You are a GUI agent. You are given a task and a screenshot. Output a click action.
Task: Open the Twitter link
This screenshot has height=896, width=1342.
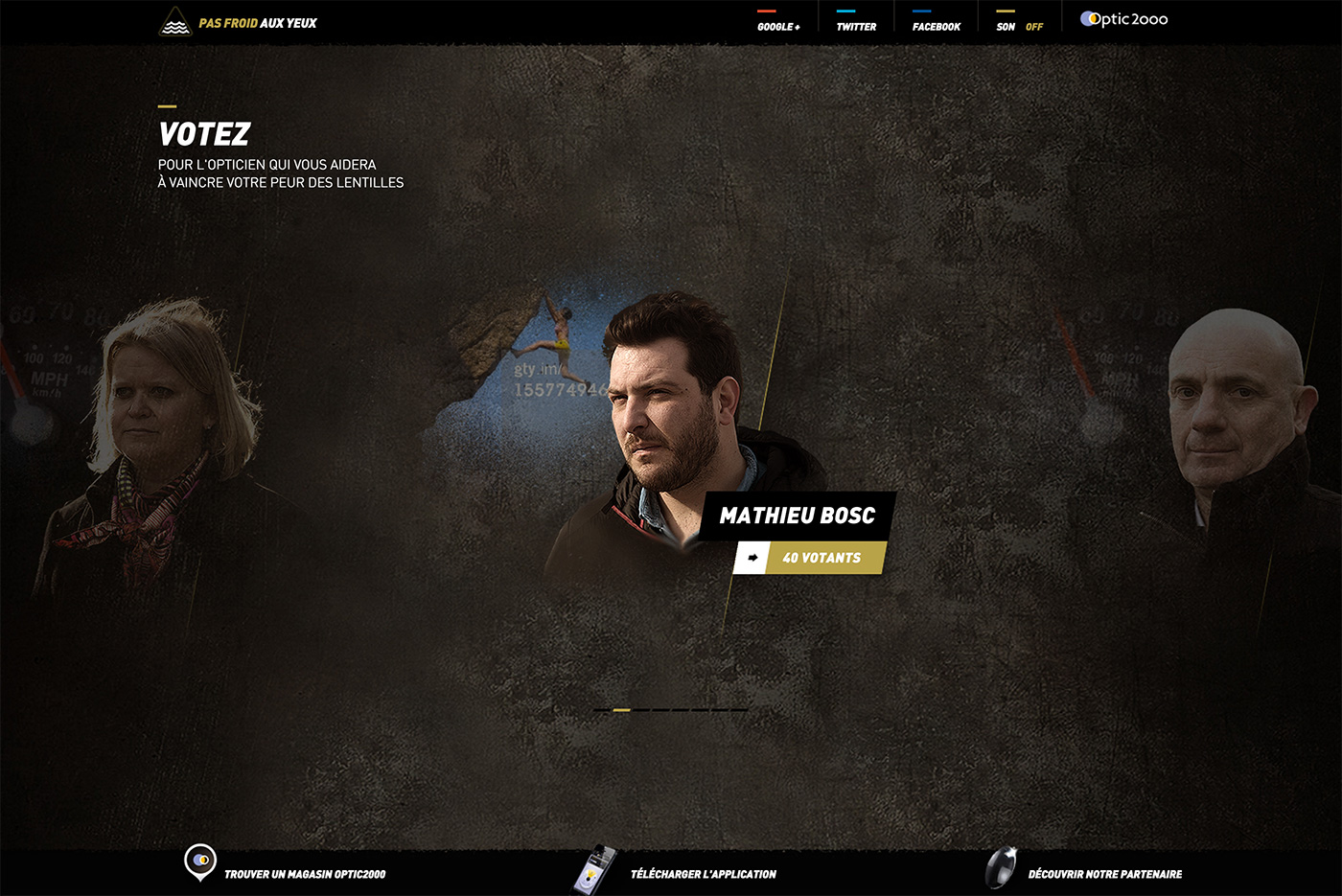point(856,26)
